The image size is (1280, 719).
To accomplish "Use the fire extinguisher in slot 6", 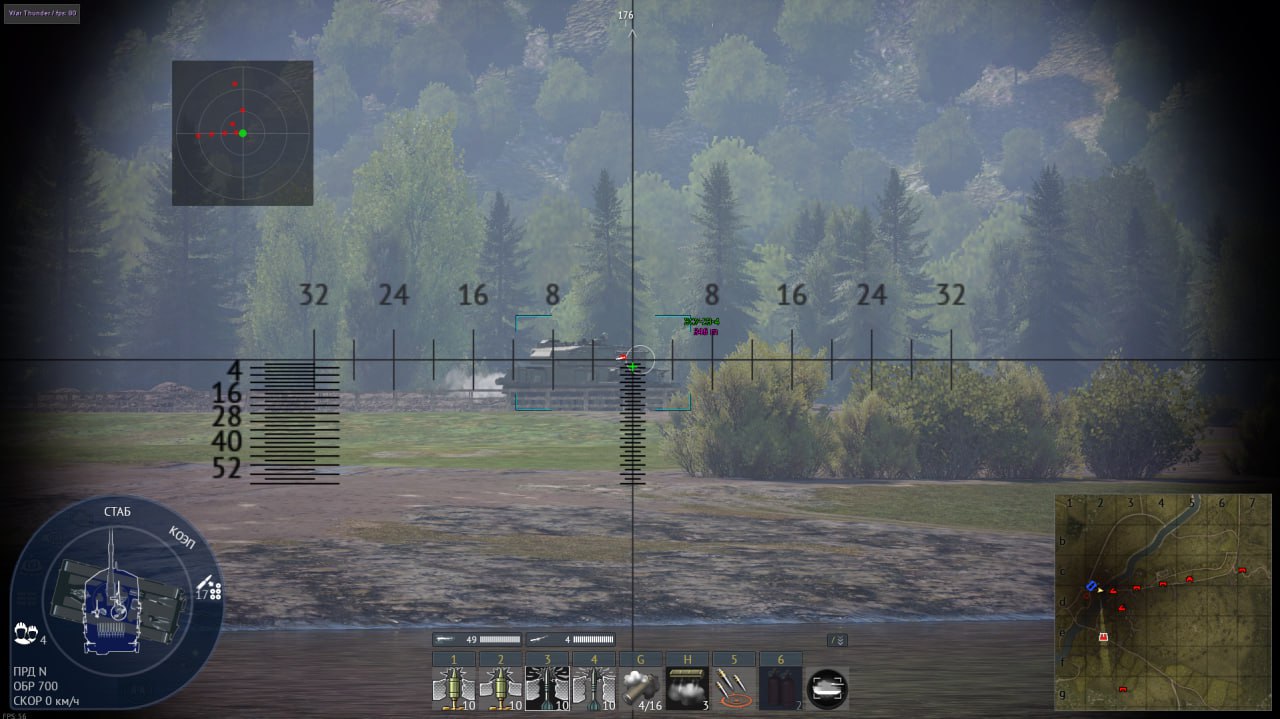I will click(x=781, y=688).
